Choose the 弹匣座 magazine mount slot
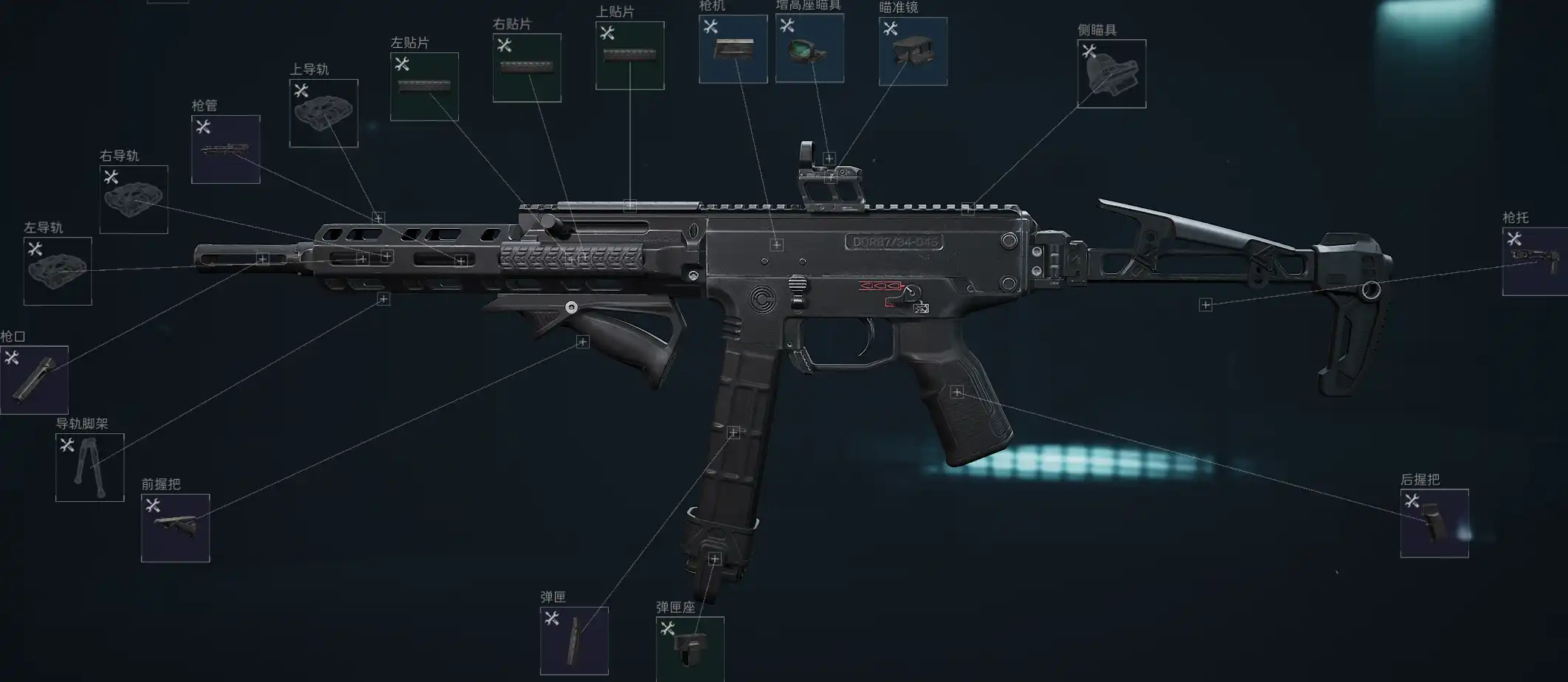Screen dimensions: 1568x682 pos(690,649)
